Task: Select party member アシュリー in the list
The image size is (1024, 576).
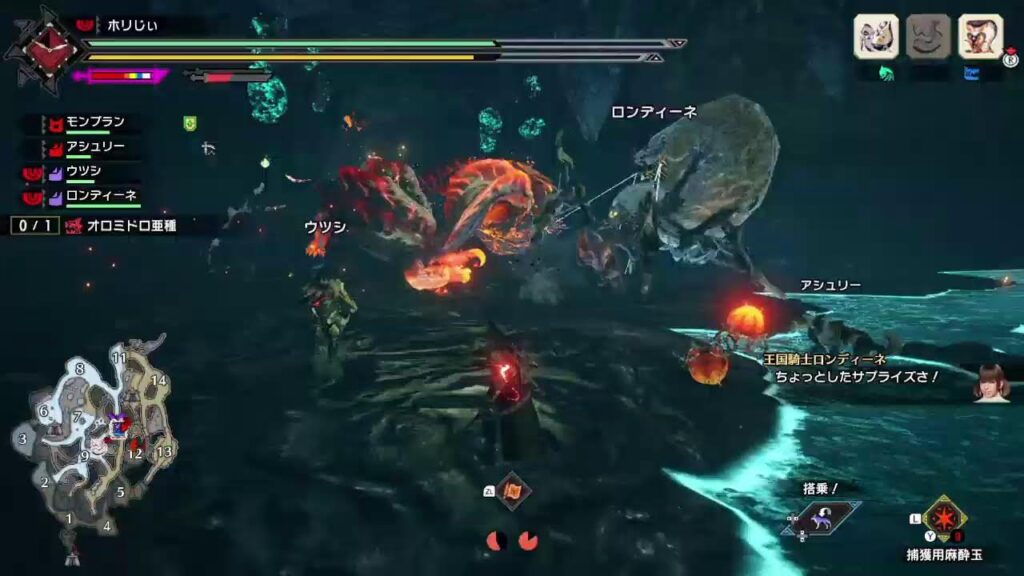Action: point(95,148)
